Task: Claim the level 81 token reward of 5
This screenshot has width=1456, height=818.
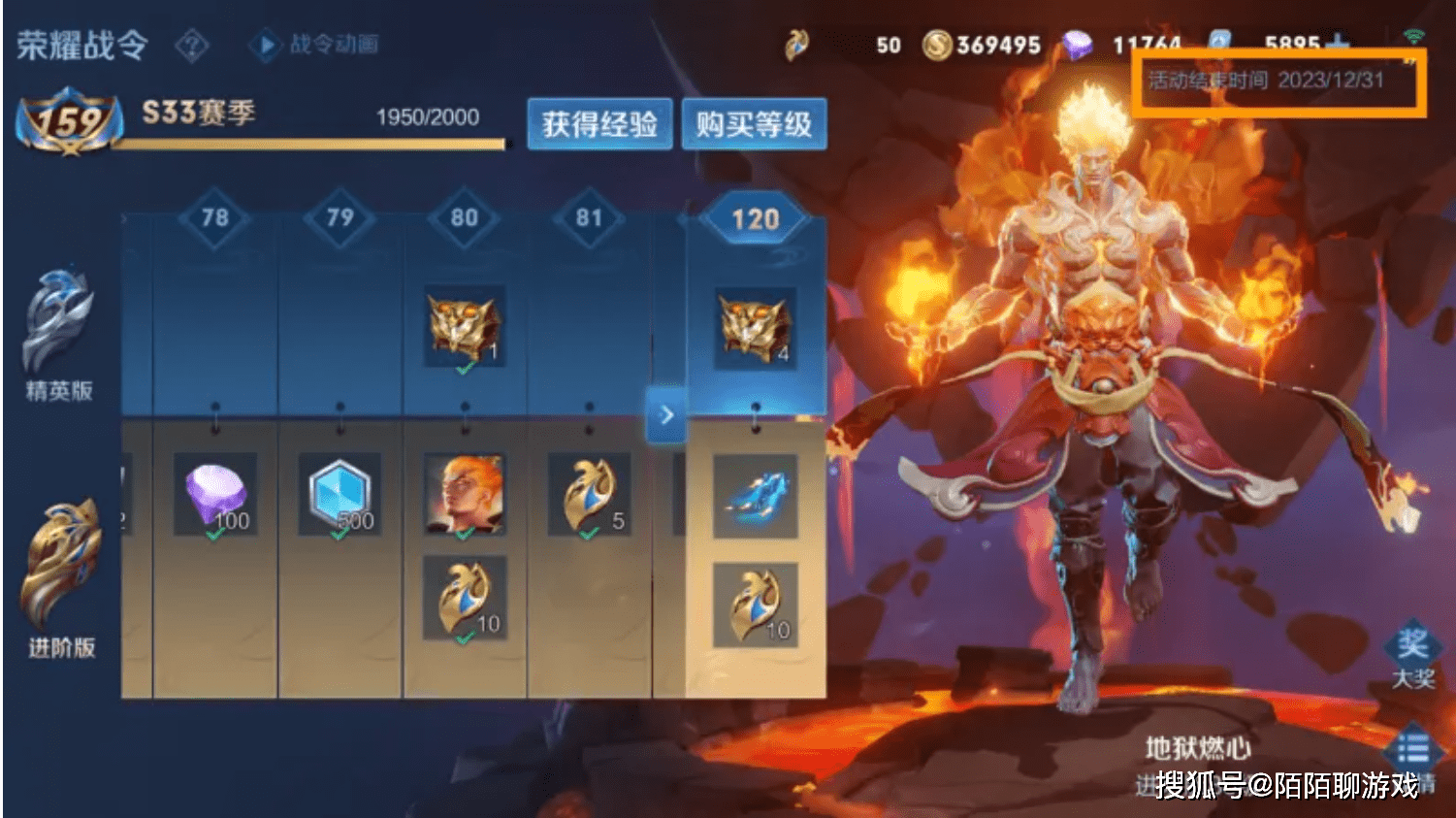Action: coord(589,494)
